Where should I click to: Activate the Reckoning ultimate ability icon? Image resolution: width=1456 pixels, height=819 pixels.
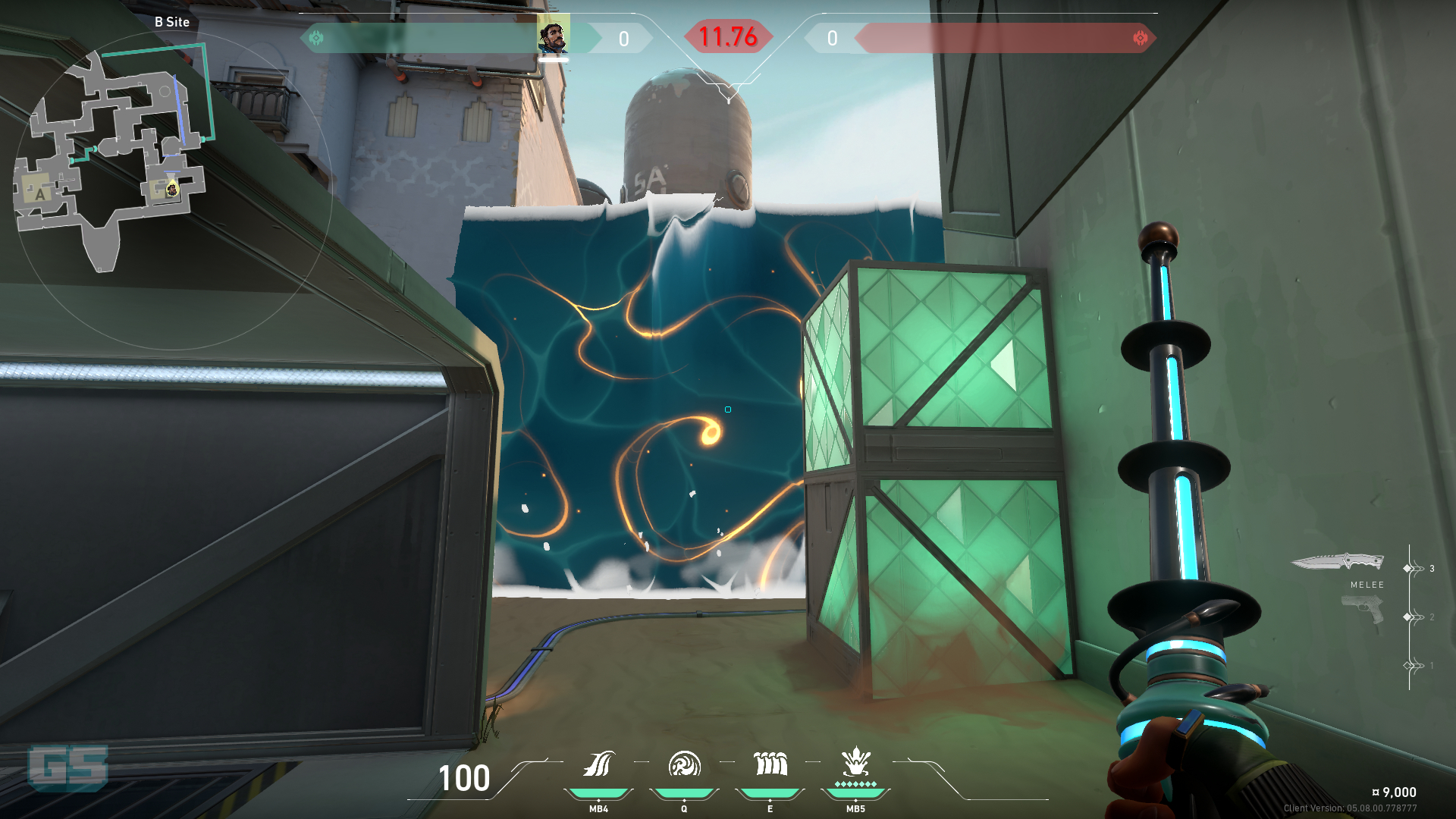pos(855,763)
